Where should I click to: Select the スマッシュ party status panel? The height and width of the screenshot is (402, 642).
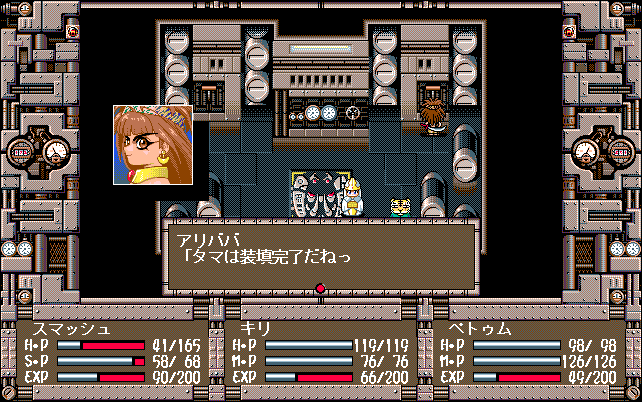111,352
